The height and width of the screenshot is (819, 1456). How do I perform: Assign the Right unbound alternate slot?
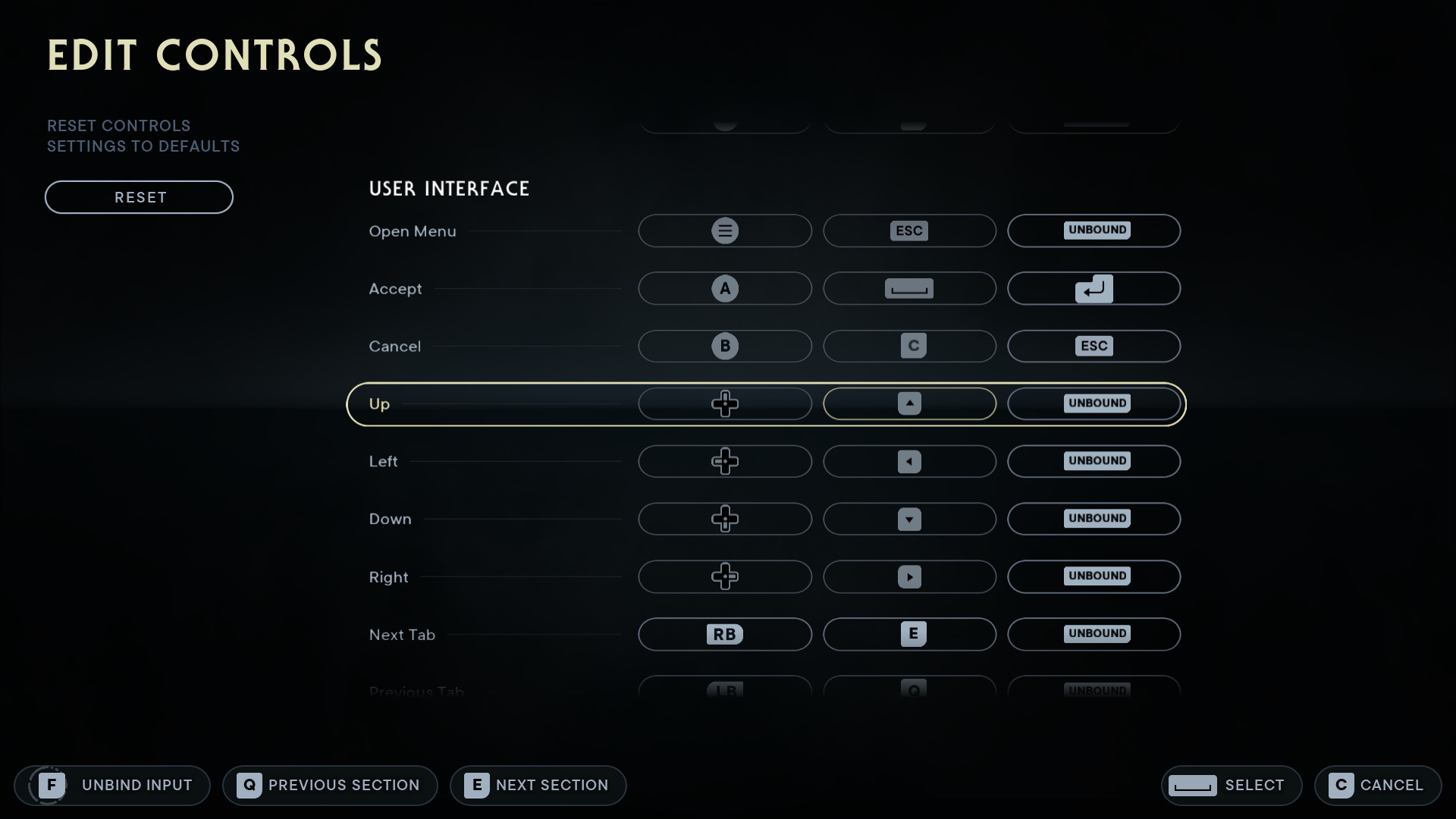pyautogui.click(x=1094, y=576)
